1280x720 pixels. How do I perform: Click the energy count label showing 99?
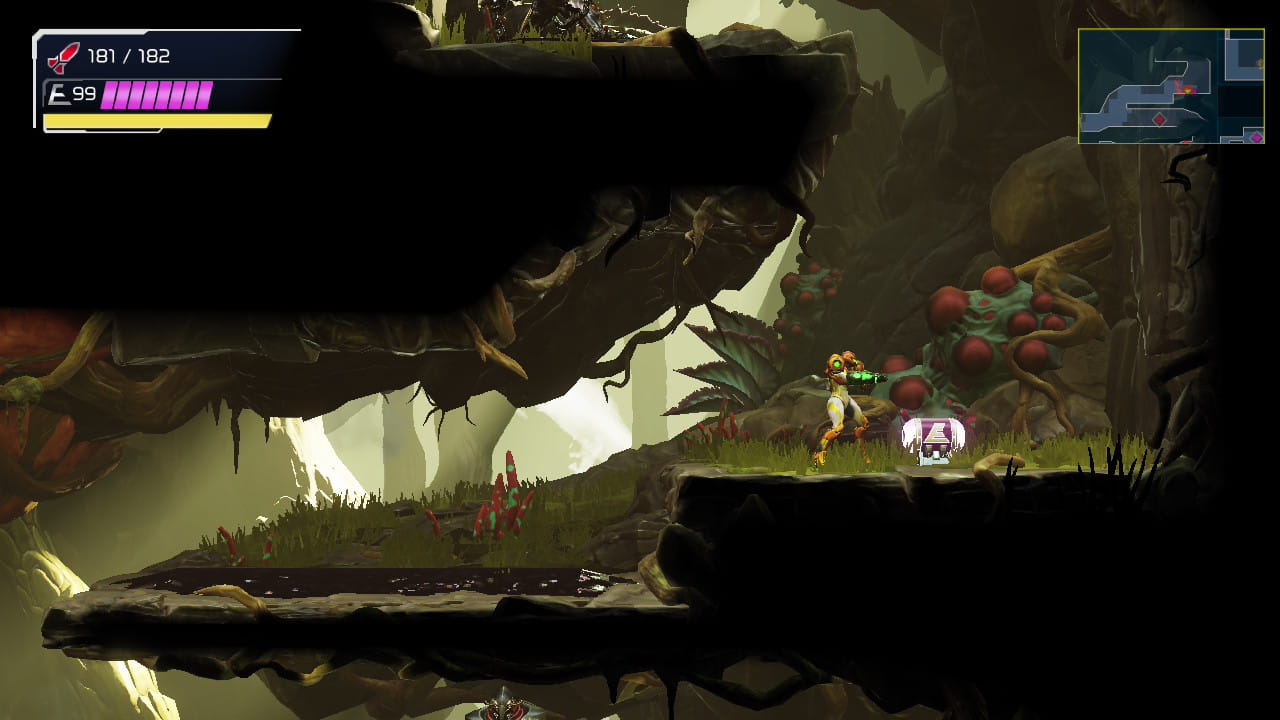84,95
